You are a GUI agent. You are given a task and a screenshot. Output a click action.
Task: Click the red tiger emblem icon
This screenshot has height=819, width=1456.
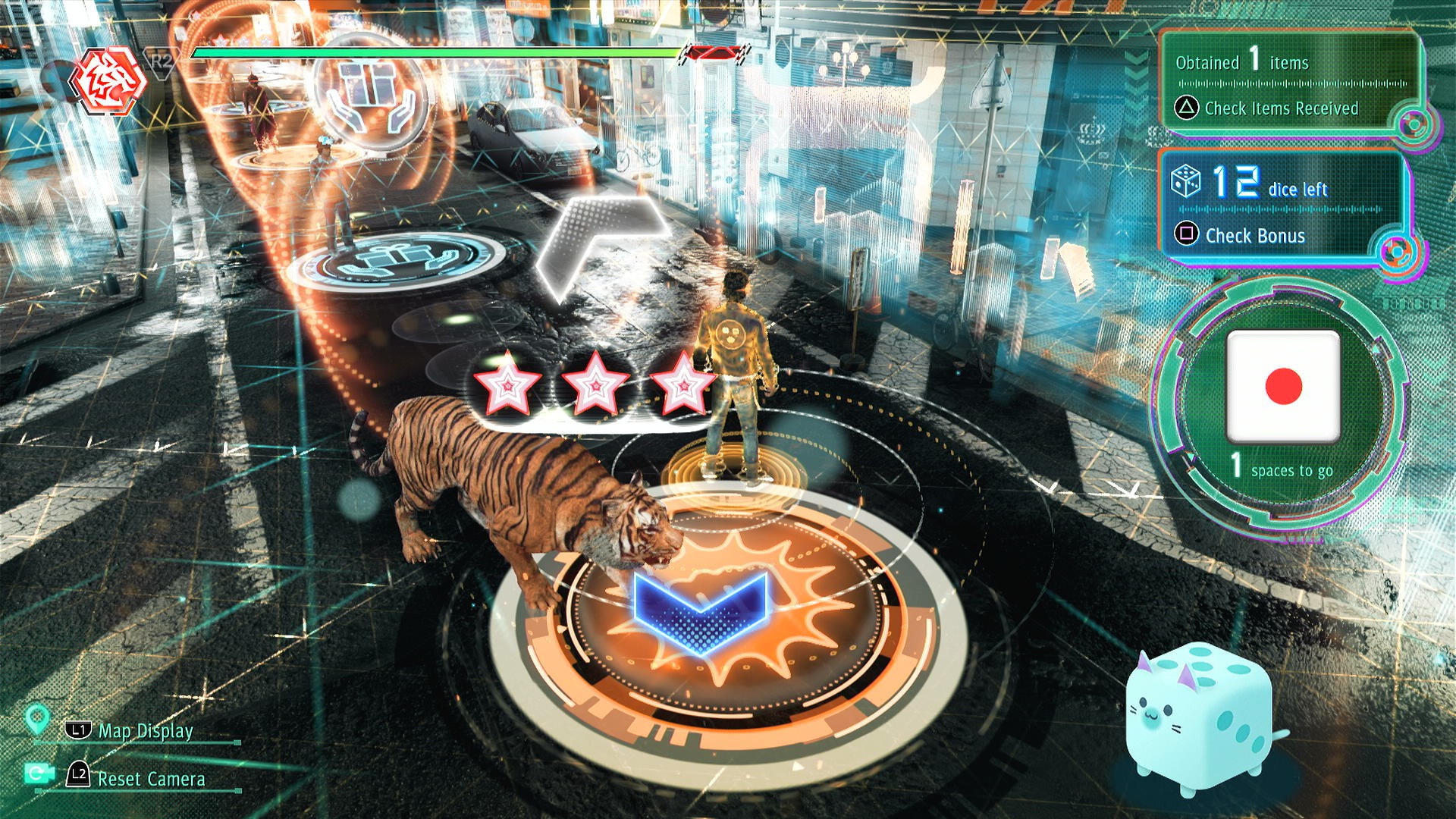pyautogui.click(x=108, y=80)
